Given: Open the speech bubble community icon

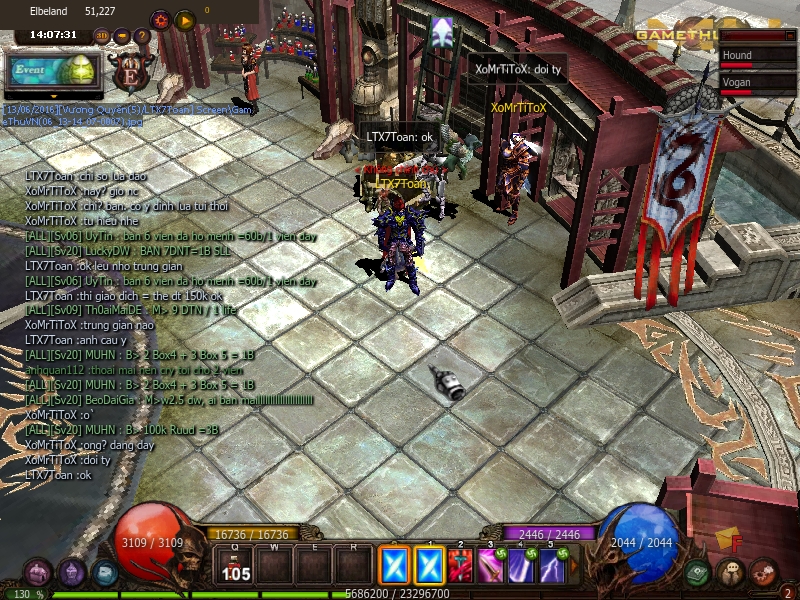Looking at the screenshot, I should [x=731, y=573].
